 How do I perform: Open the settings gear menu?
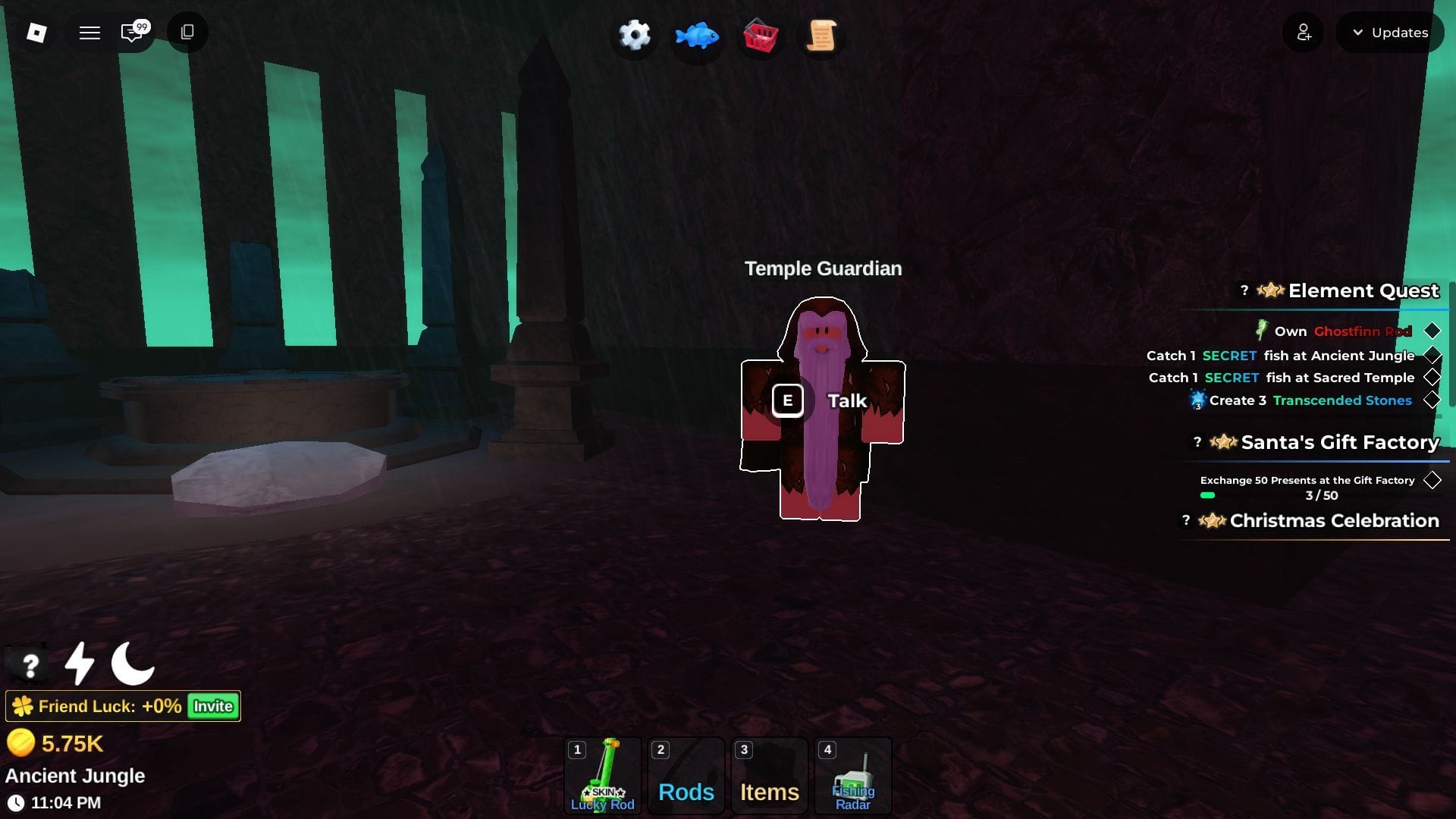[634, 35]
